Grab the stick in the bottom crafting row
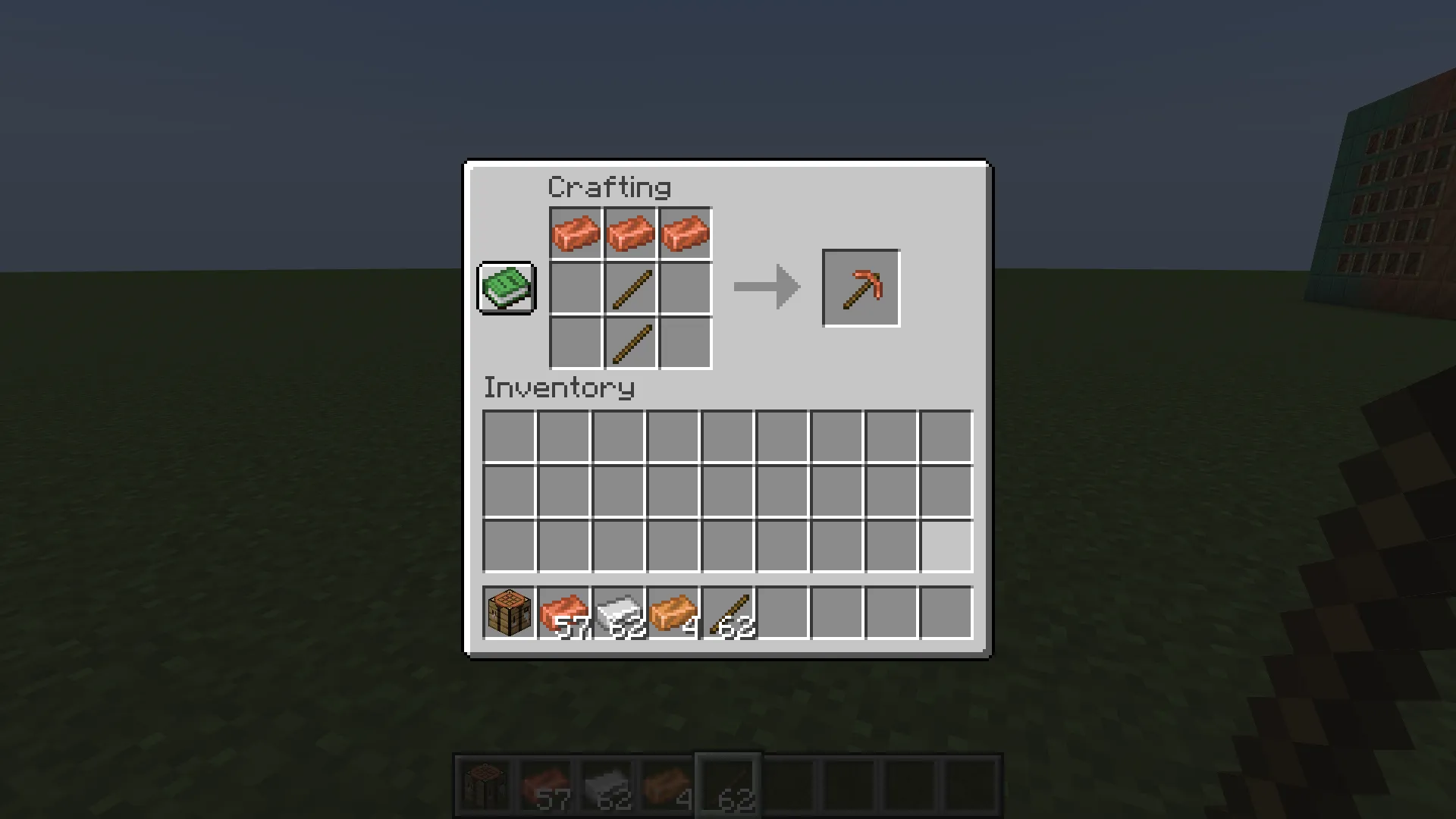Screen dimensions: 1456x819 click(630, 342)
